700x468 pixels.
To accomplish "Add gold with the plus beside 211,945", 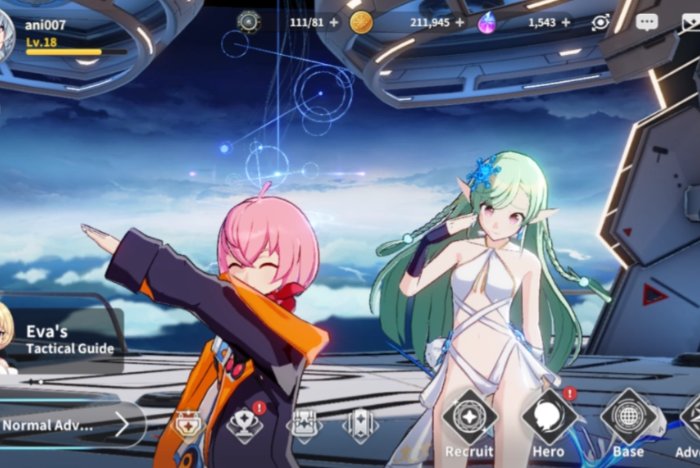I will point(460,22).
